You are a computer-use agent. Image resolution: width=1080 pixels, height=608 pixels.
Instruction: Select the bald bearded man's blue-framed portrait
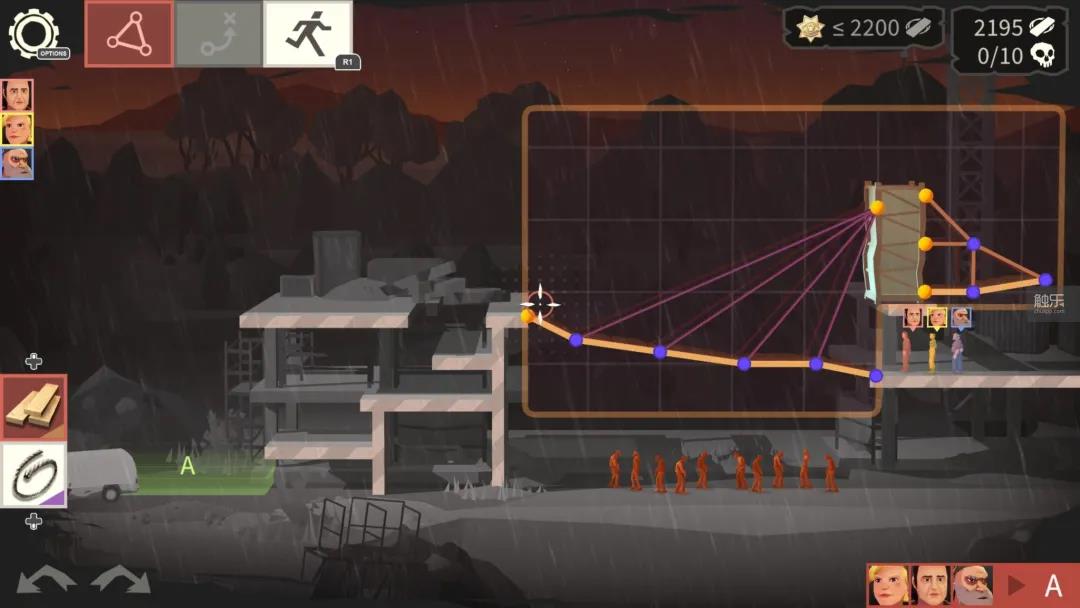point(16,163)
